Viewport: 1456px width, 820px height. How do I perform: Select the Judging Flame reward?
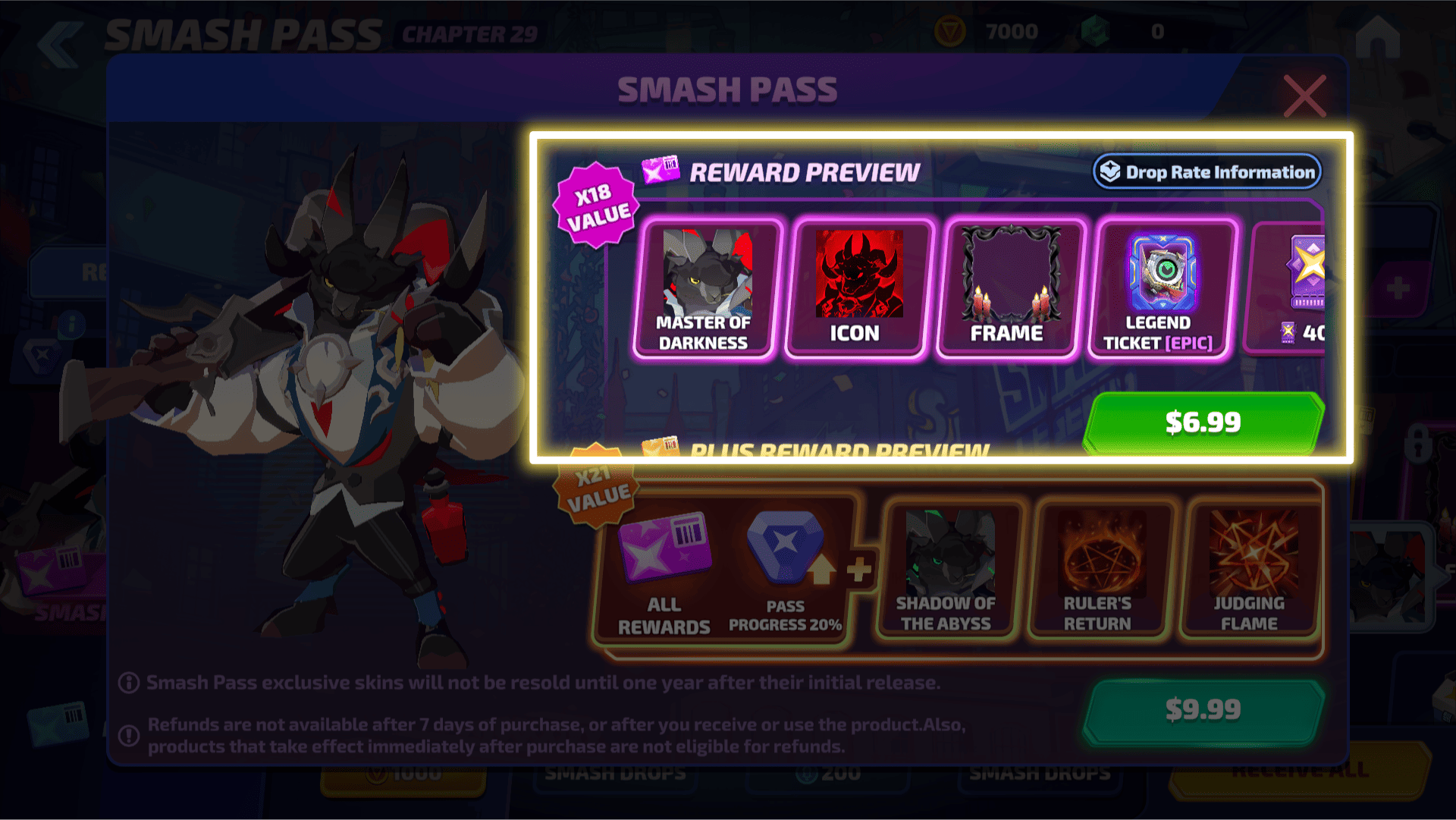pyautogui.click(x=1250, y=570)
